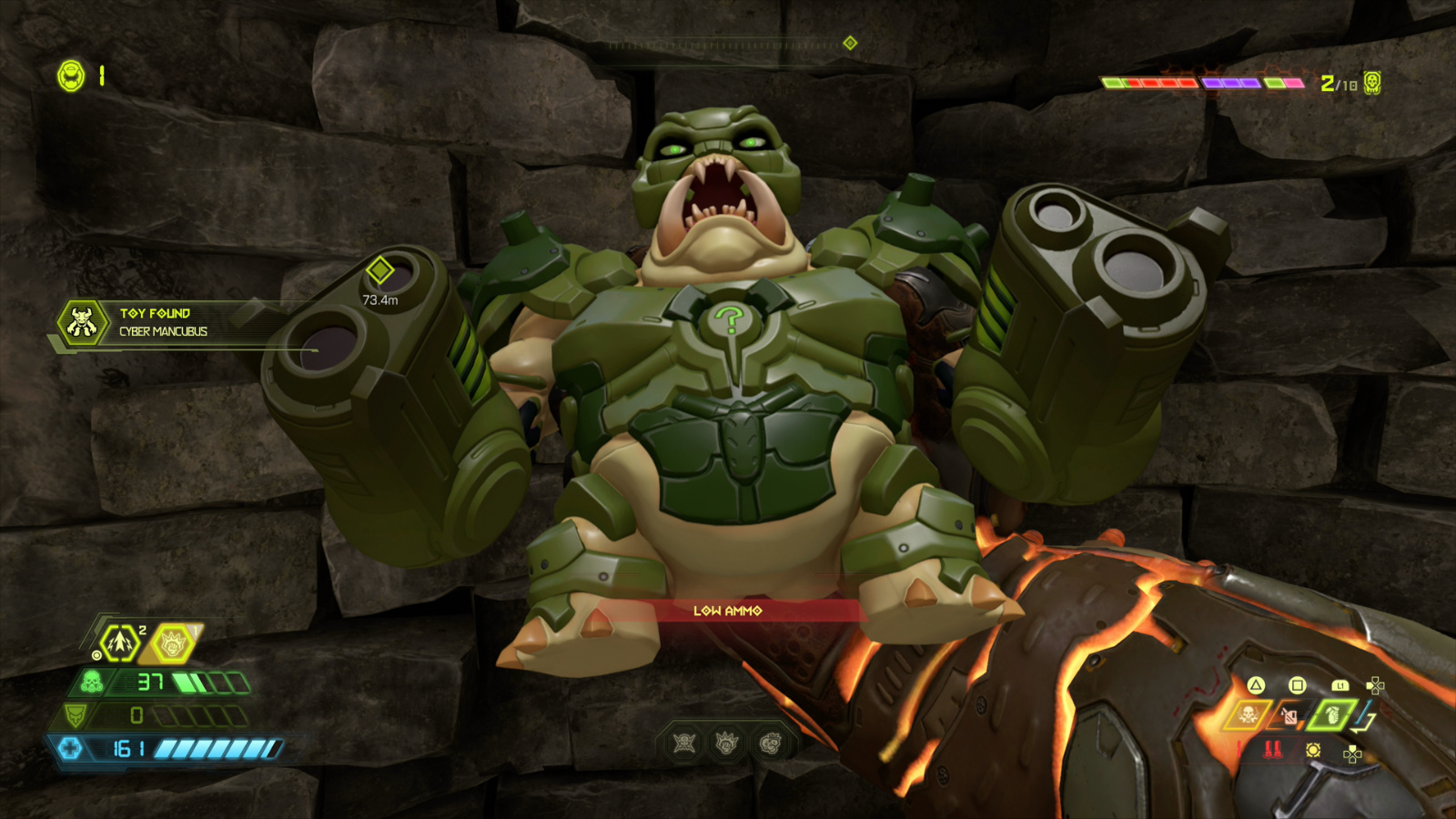Screen dimensions: 1456x819
Task: Click the demon skull collectible counter icon
Action: [1374, 82]
